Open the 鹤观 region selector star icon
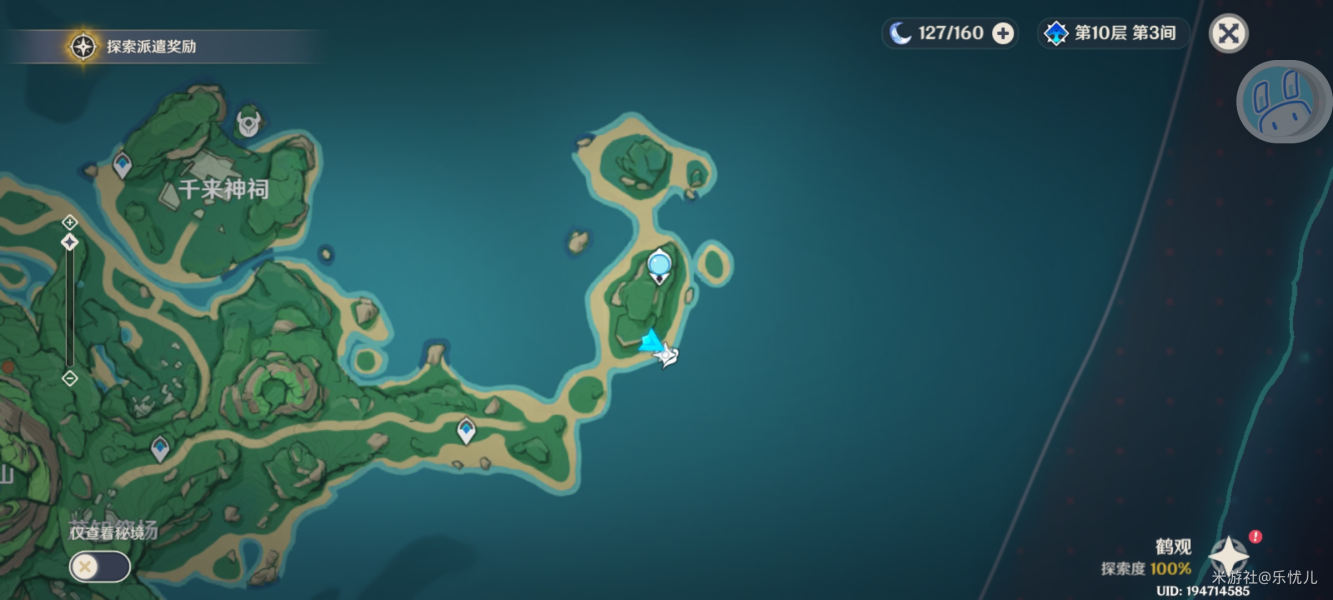 1227,556
